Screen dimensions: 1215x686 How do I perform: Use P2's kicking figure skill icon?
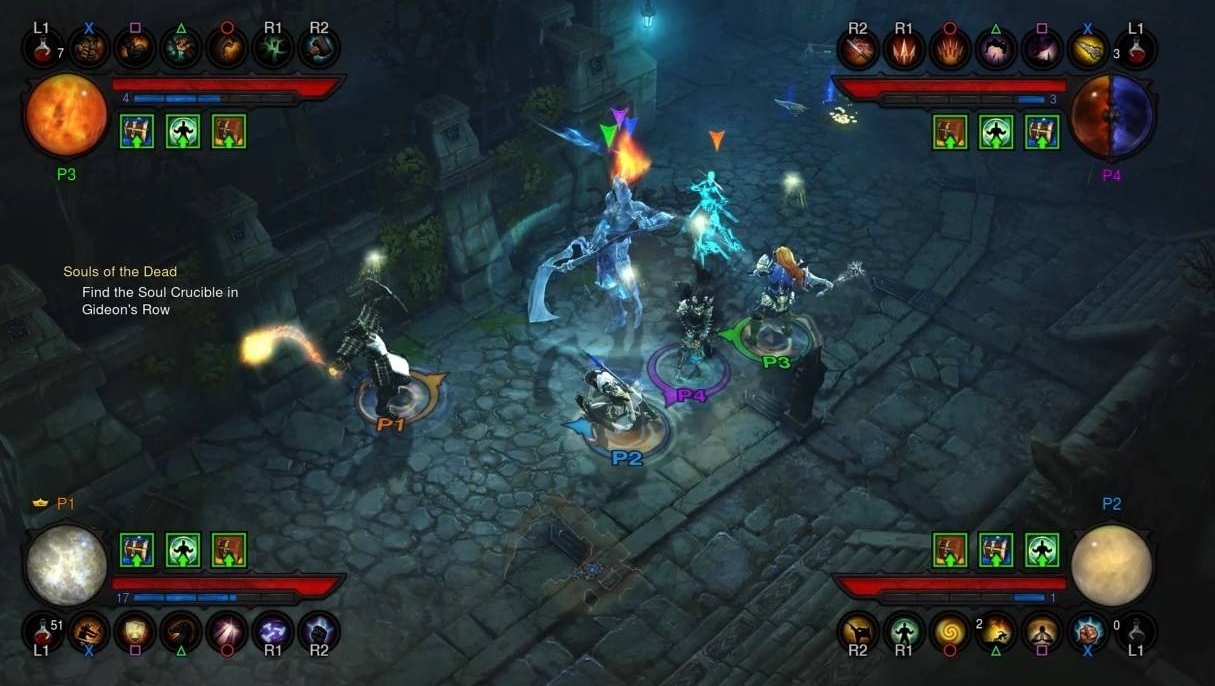pos(858,632)
